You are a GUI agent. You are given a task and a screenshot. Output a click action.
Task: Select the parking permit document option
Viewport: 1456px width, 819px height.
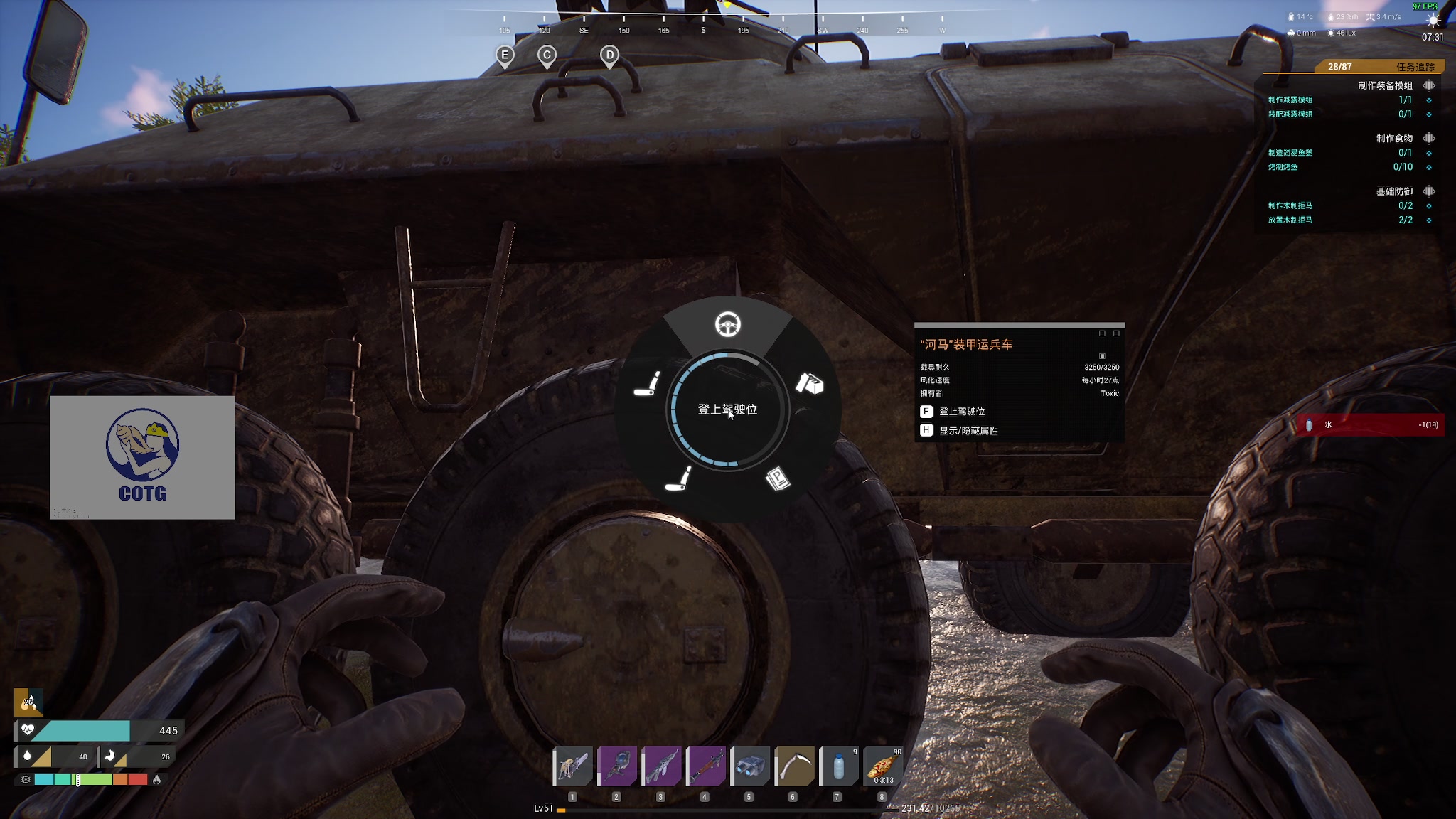tap(778, 478)
